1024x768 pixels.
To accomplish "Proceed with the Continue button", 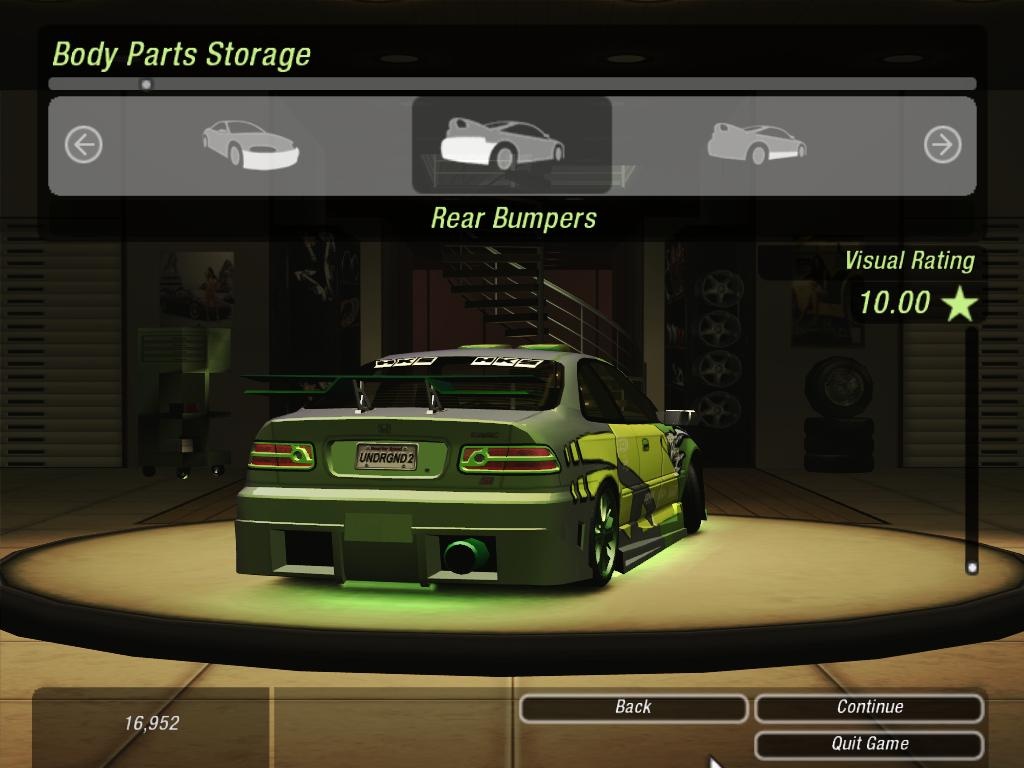I will [x=869, y=708].
